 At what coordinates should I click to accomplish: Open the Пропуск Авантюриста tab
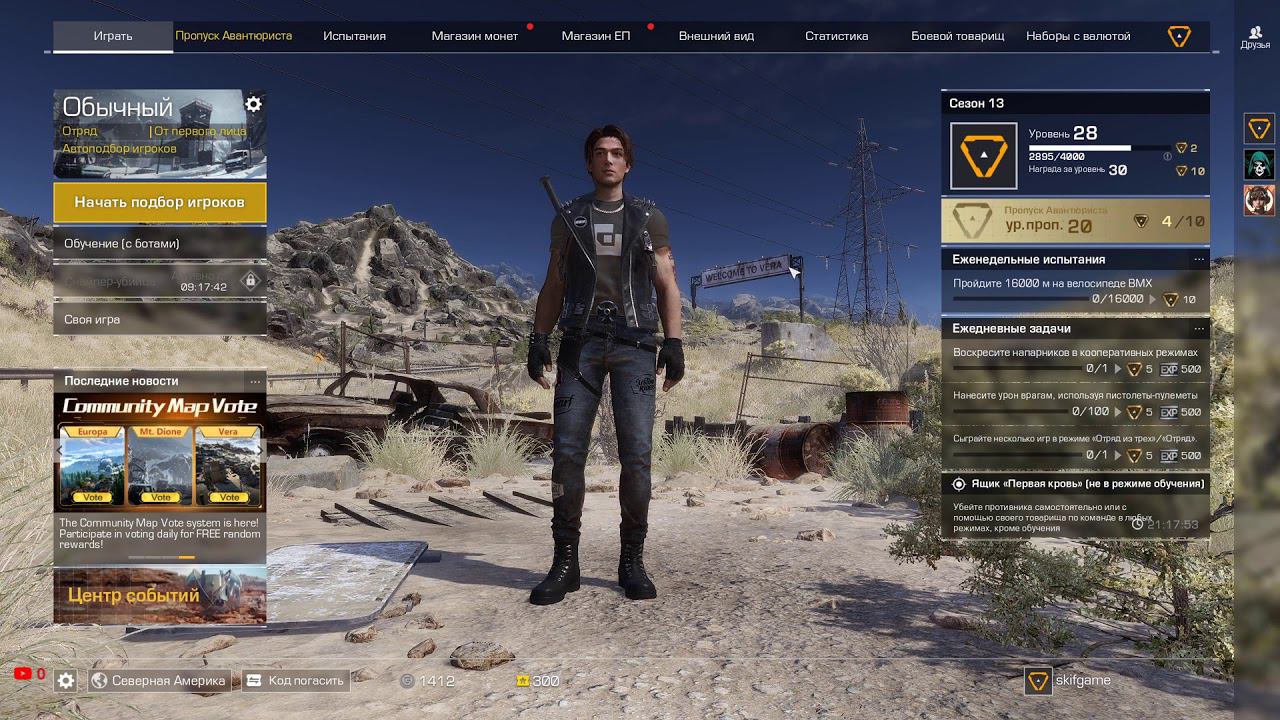234,36
